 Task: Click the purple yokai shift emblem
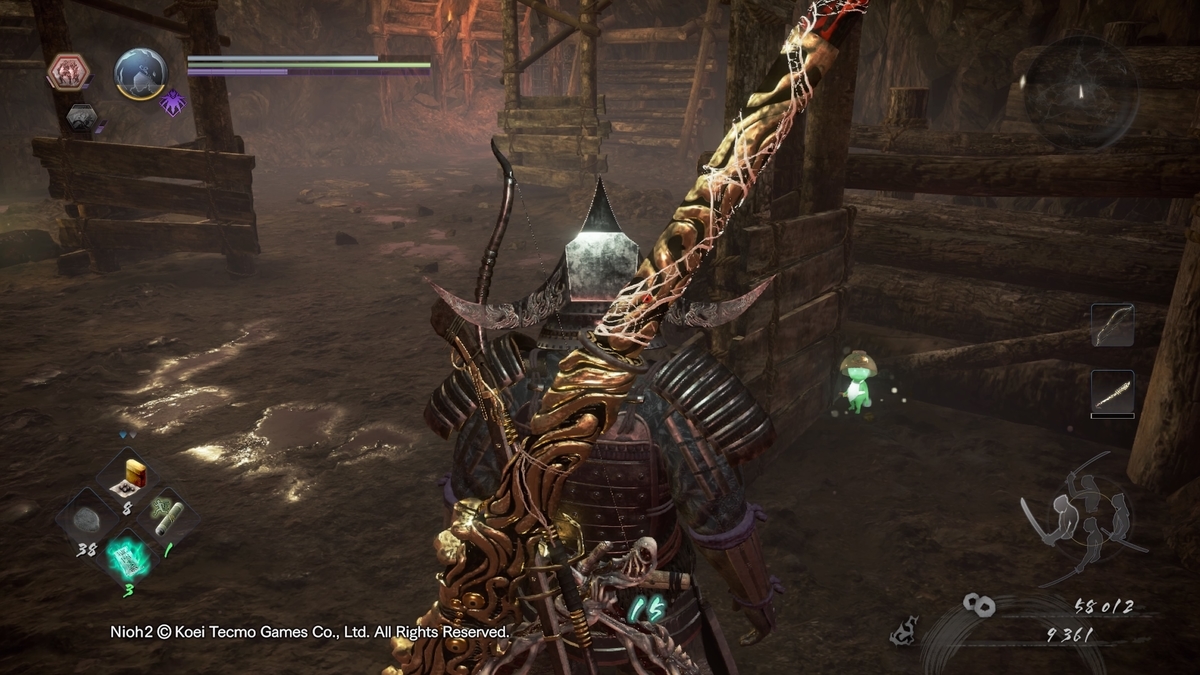click(x=173, y=103)
